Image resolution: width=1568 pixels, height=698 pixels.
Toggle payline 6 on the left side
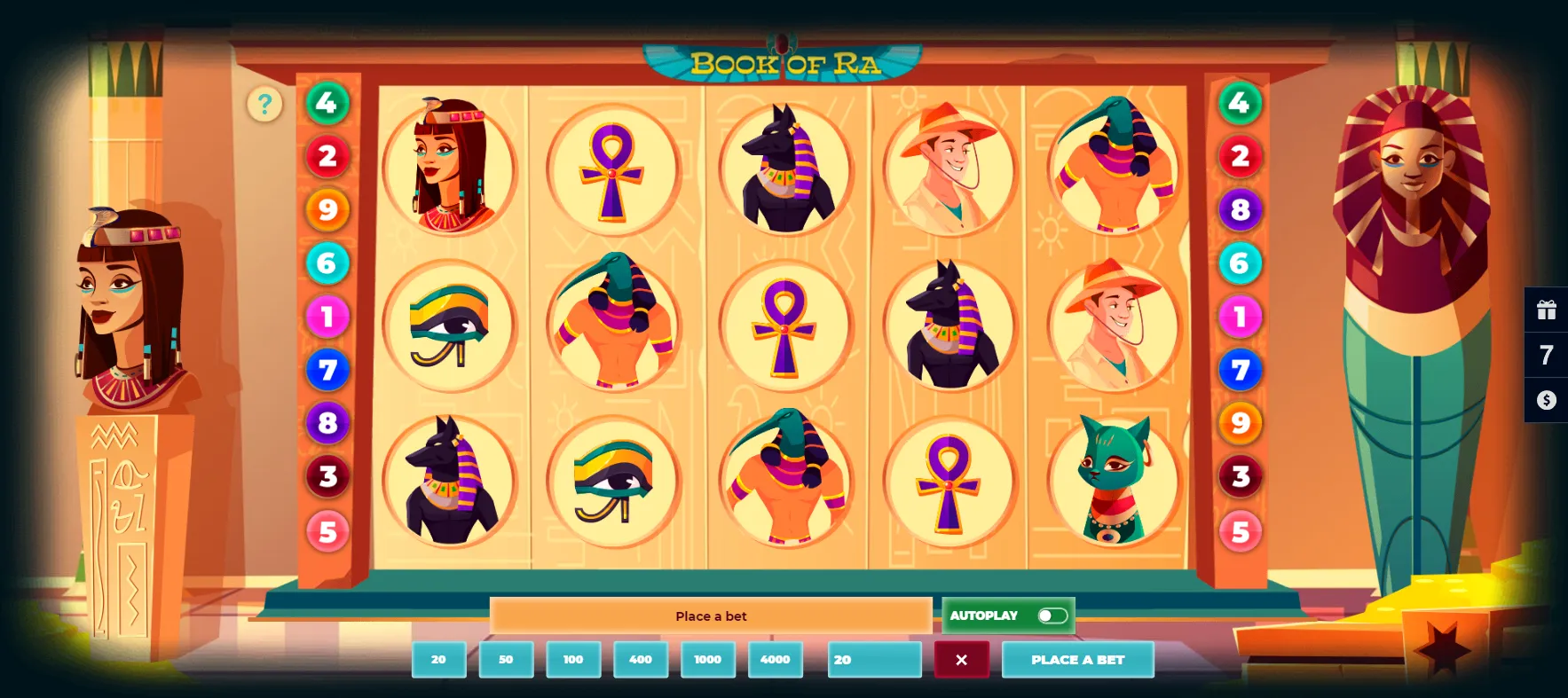(x=327, y=263)
